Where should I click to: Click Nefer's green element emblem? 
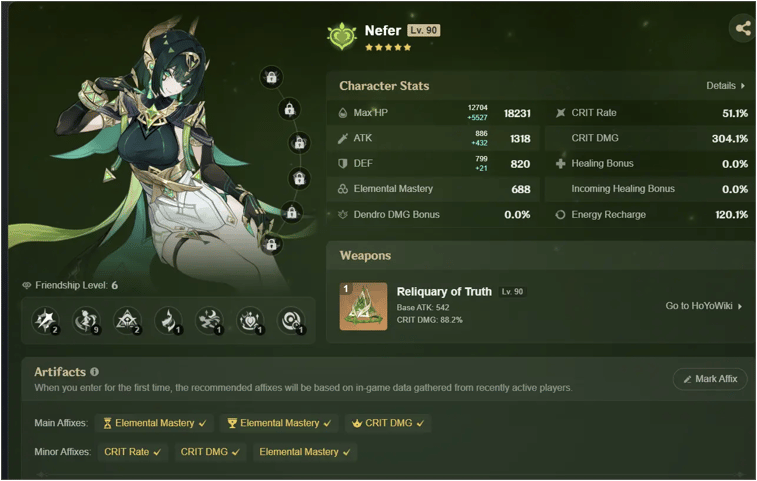click(x=342, y=36)
